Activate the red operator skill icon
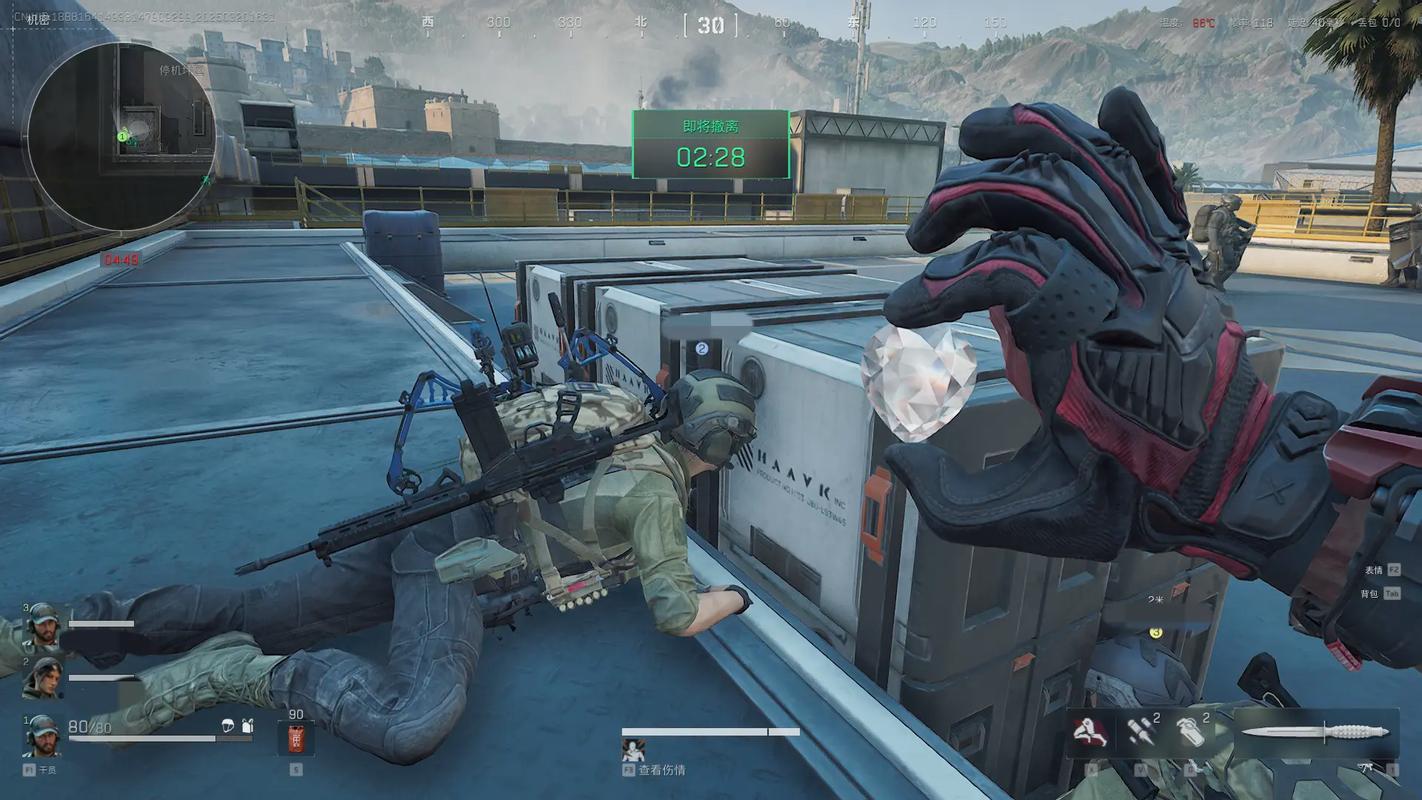The image size is (1422, 800). (x=1090, y=732)
